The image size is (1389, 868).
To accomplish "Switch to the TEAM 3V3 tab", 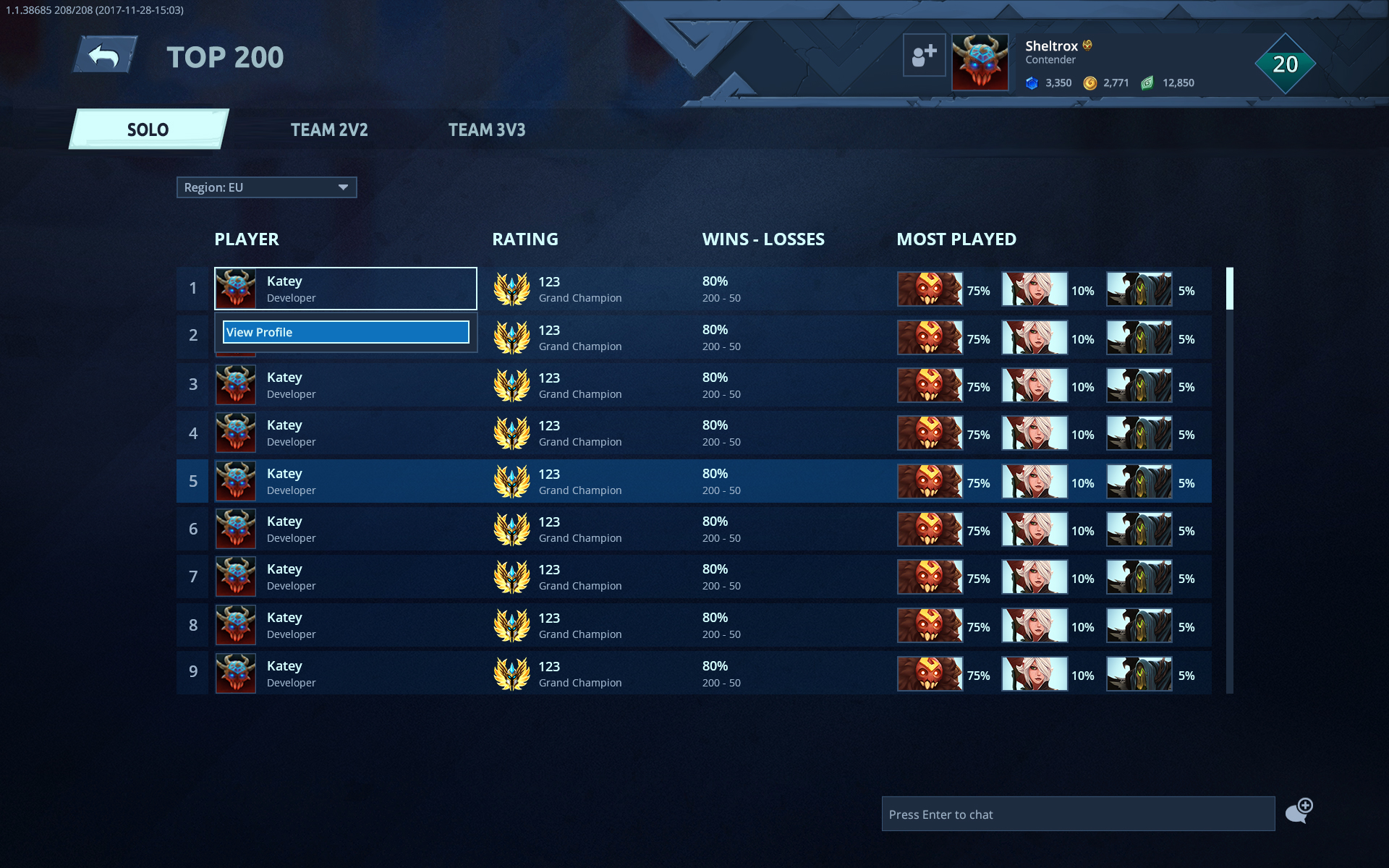I will [x=487, y=130].
